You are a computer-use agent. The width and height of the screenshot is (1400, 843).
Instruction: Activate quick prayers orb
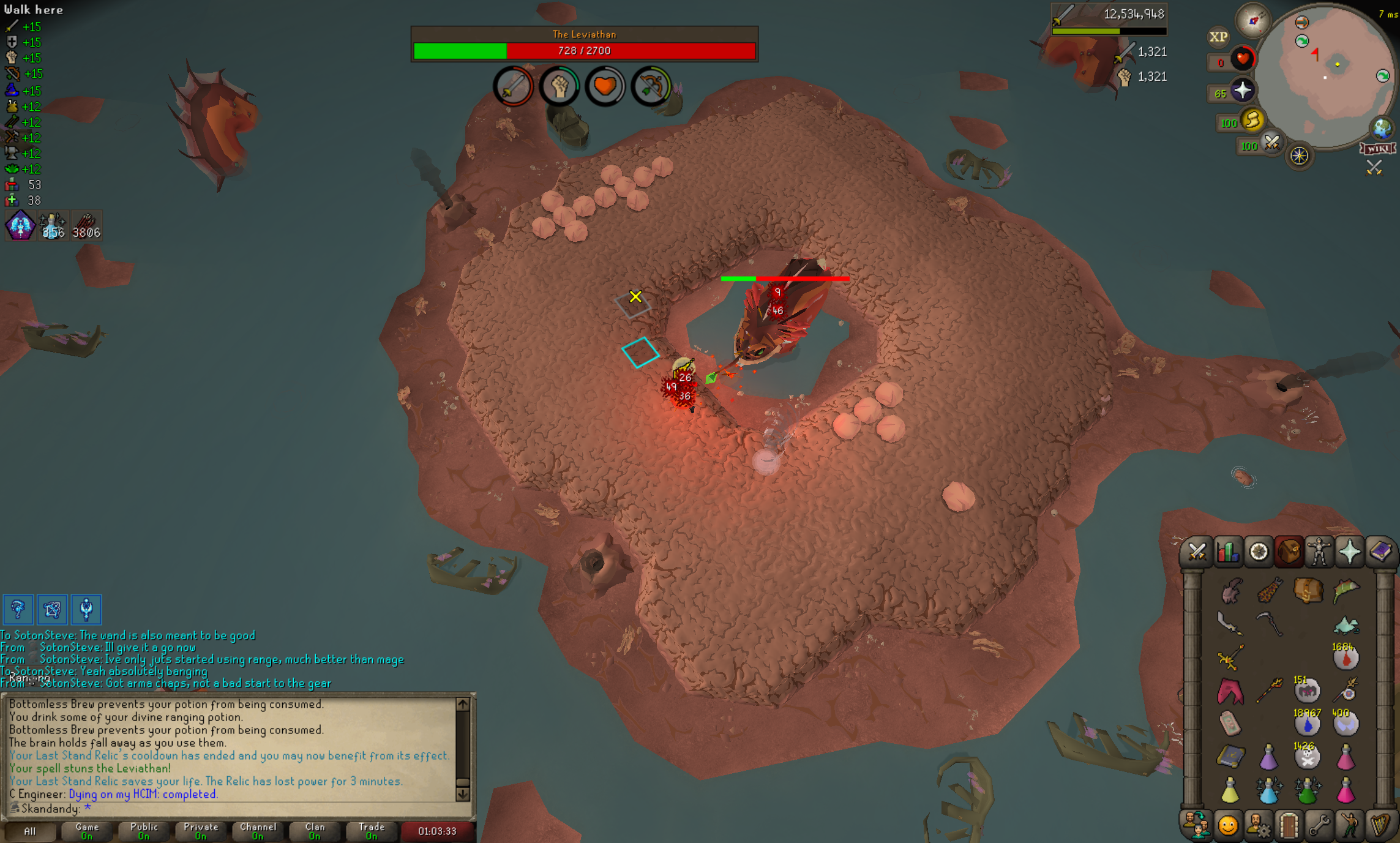point(1241,91)
